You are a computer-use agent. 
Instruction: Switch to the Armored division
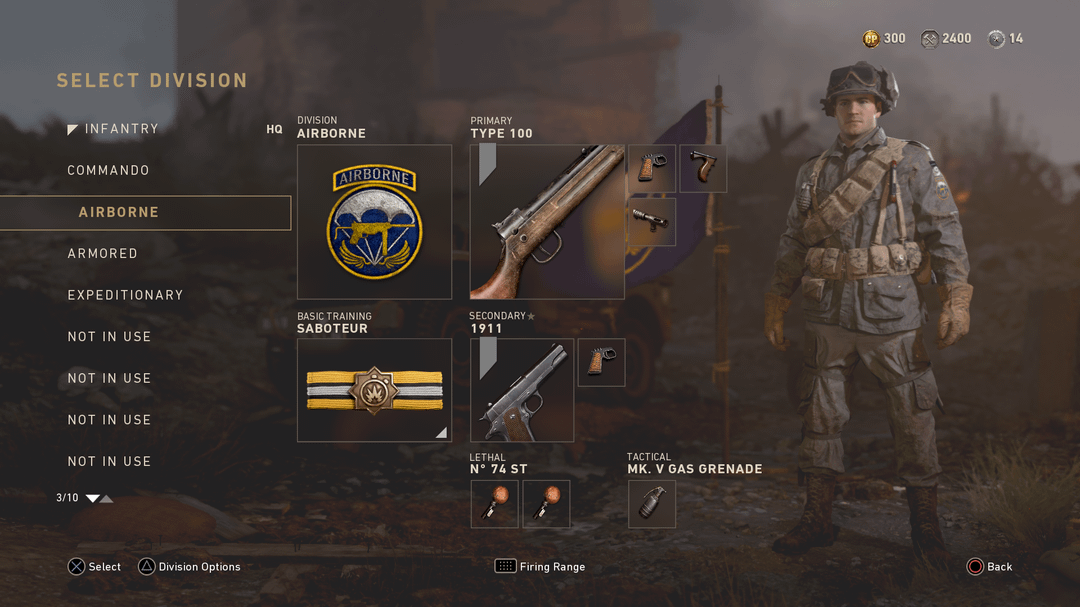102,254
